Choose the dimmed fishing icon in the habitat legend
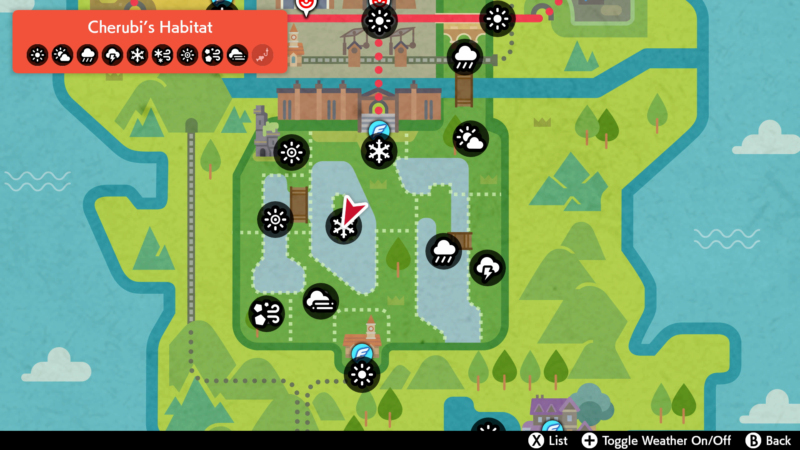Viewport: 800px width, 450px height. point(263,55)
